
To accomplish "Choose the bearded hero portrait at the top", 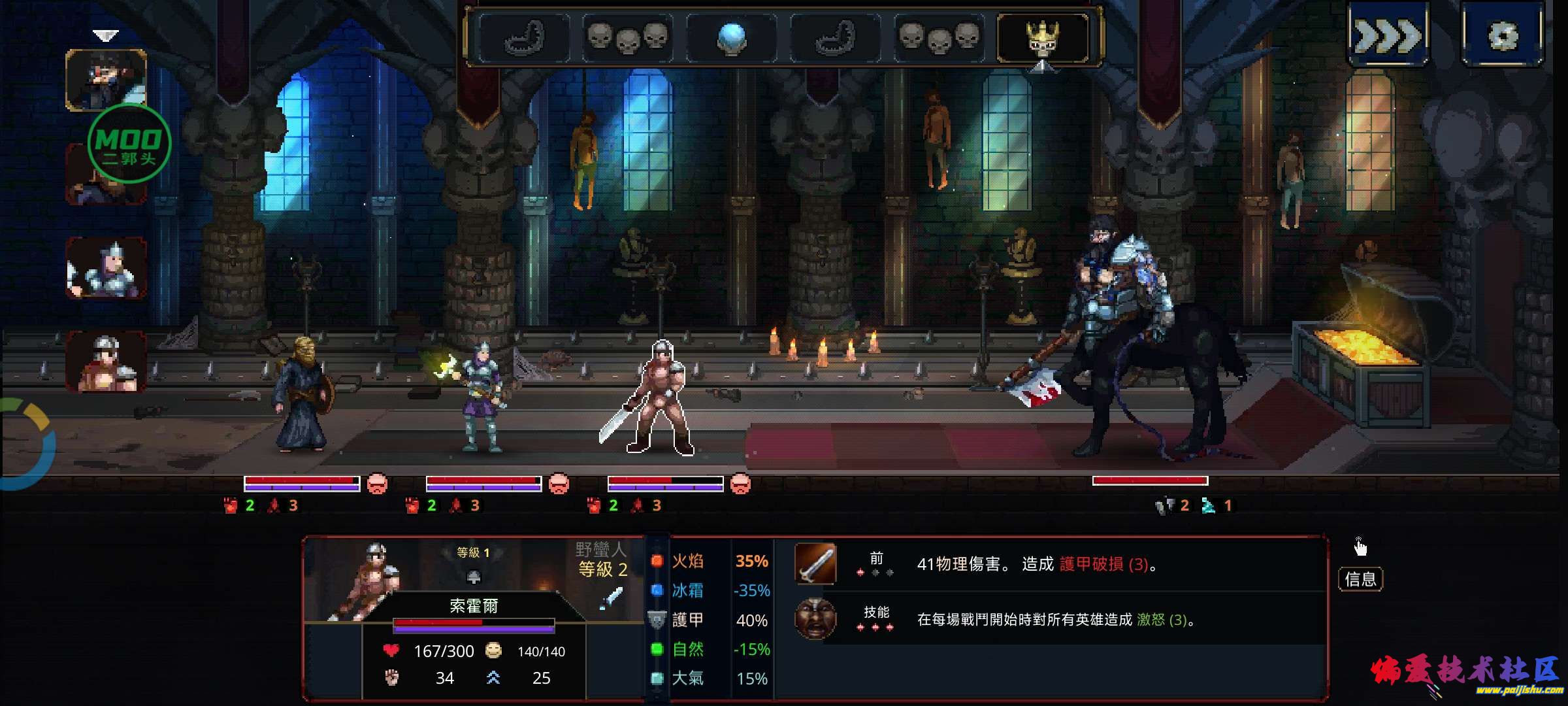I will [106, 80].
